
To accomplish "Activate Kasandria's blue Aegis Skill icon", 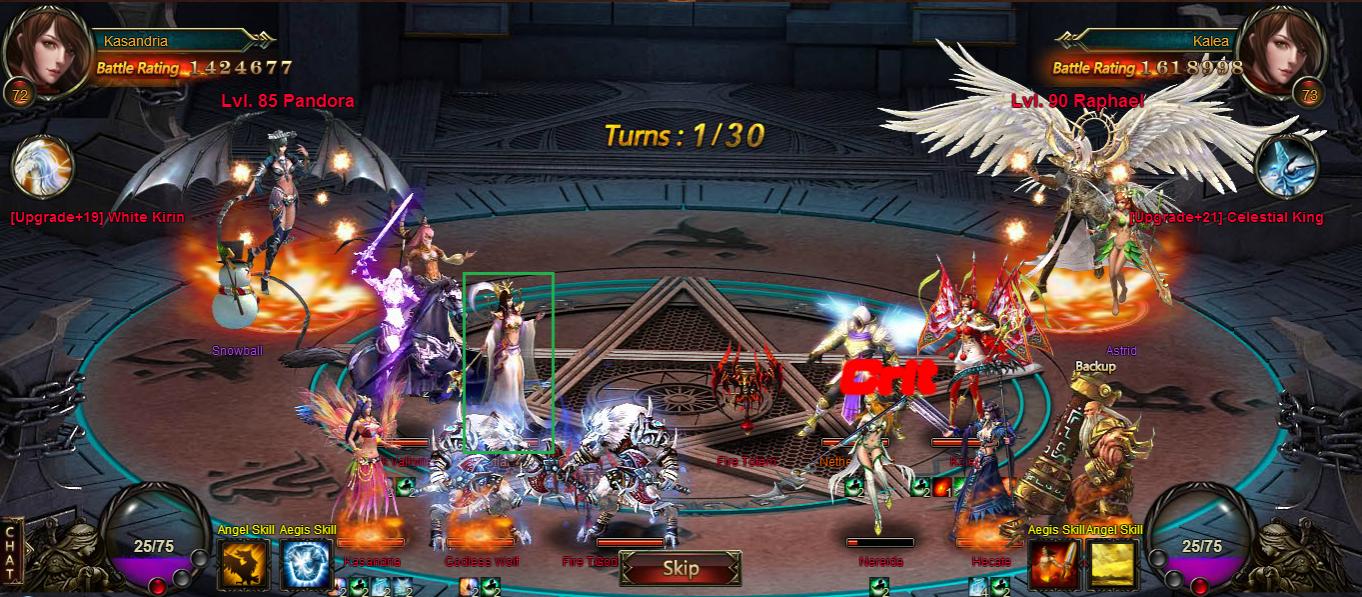I will coord(305,564).
